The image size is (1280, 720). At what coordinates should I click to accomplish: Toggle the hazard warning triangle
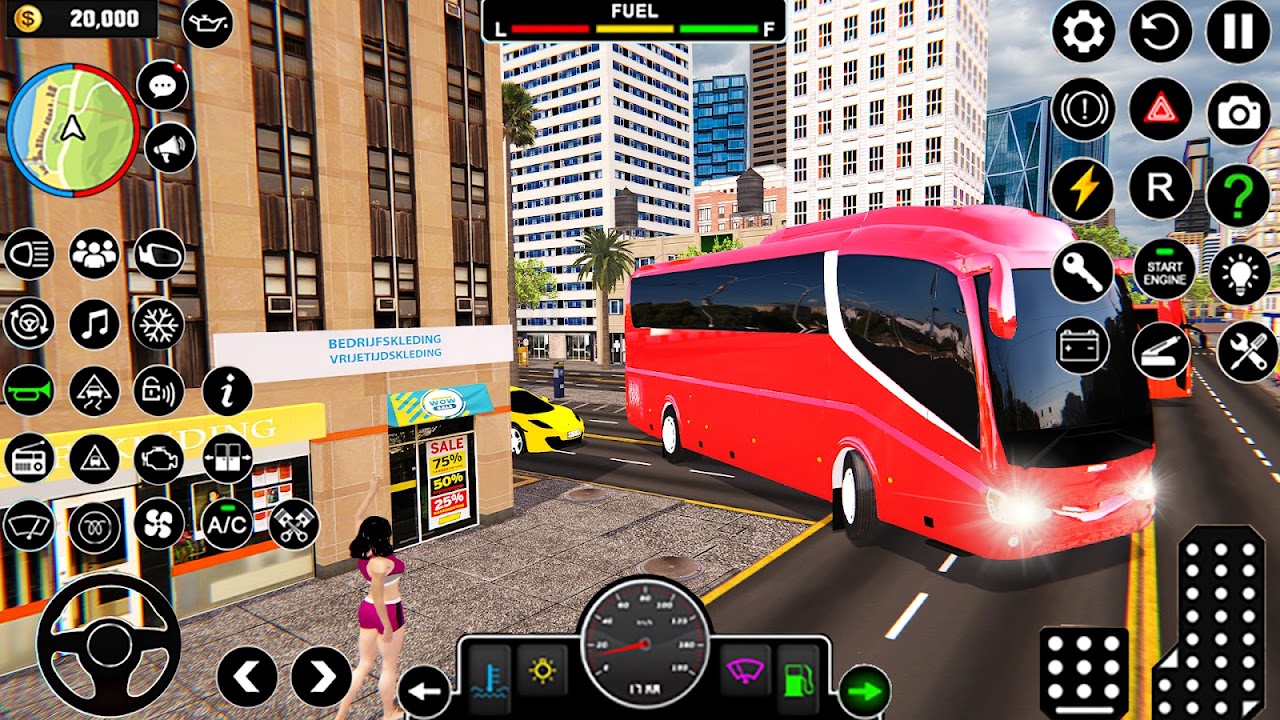(1161, 109)
